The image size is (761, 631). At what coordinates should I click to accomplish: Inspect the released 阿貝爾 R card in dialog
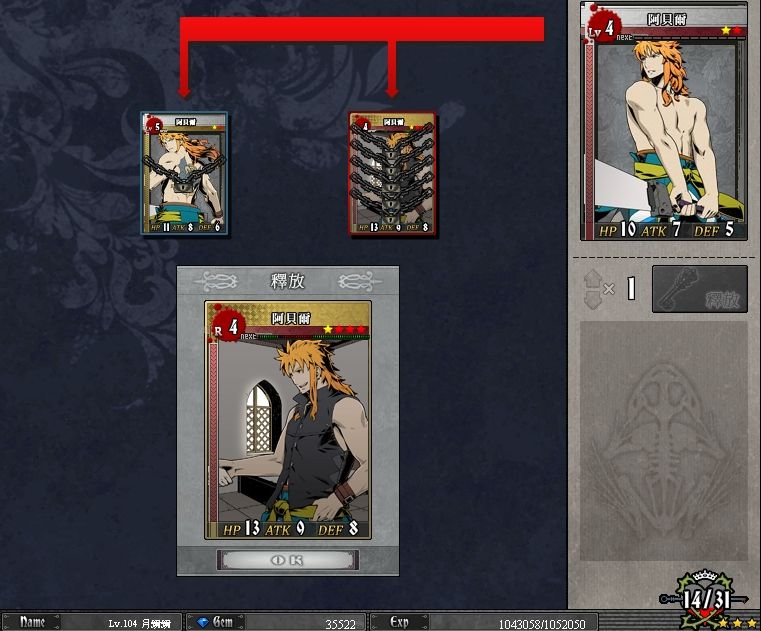[x=288, y=420]
